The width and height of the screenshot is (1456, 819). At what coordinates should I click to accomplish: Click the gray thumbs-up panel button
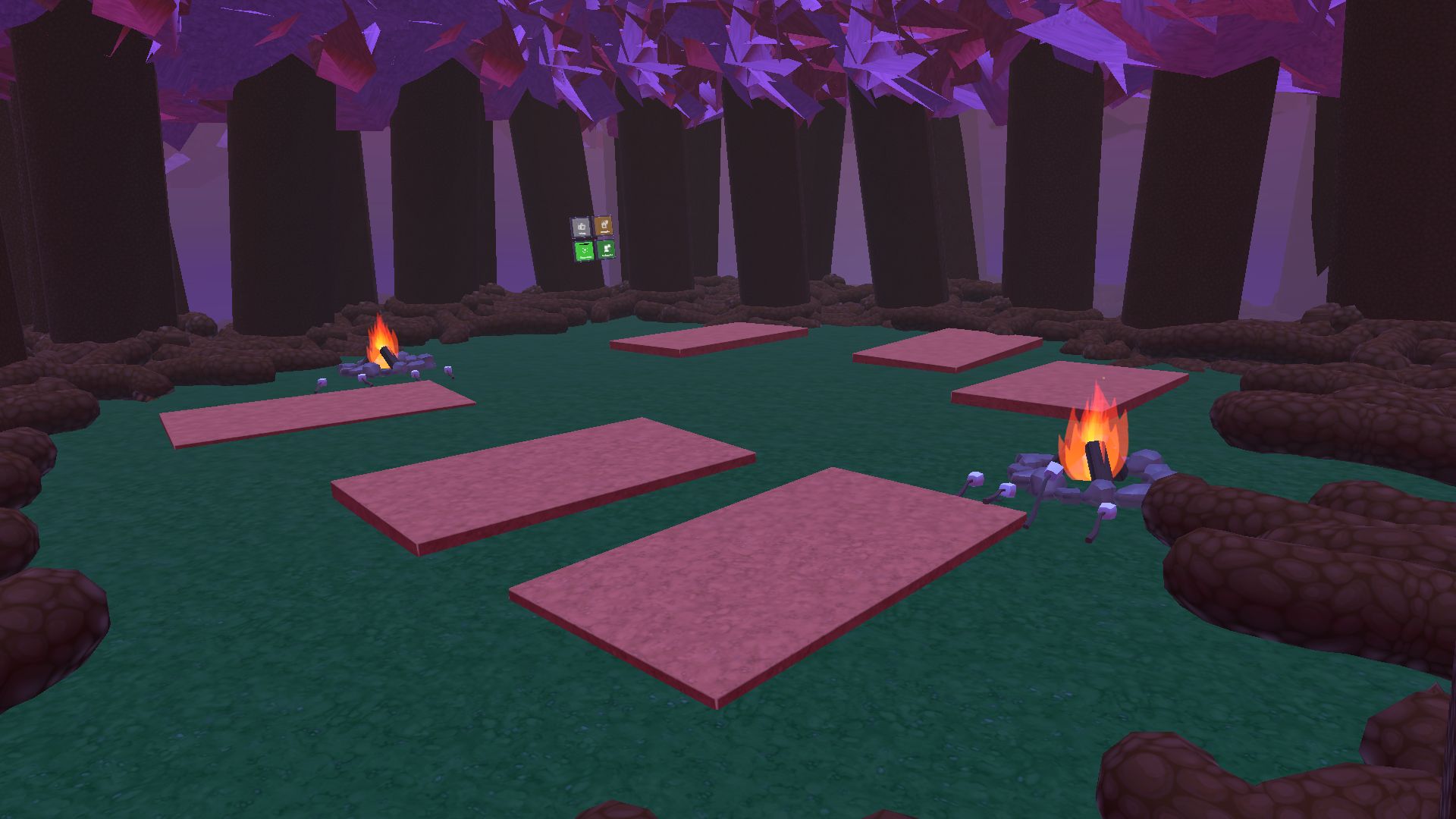point(581,227)
